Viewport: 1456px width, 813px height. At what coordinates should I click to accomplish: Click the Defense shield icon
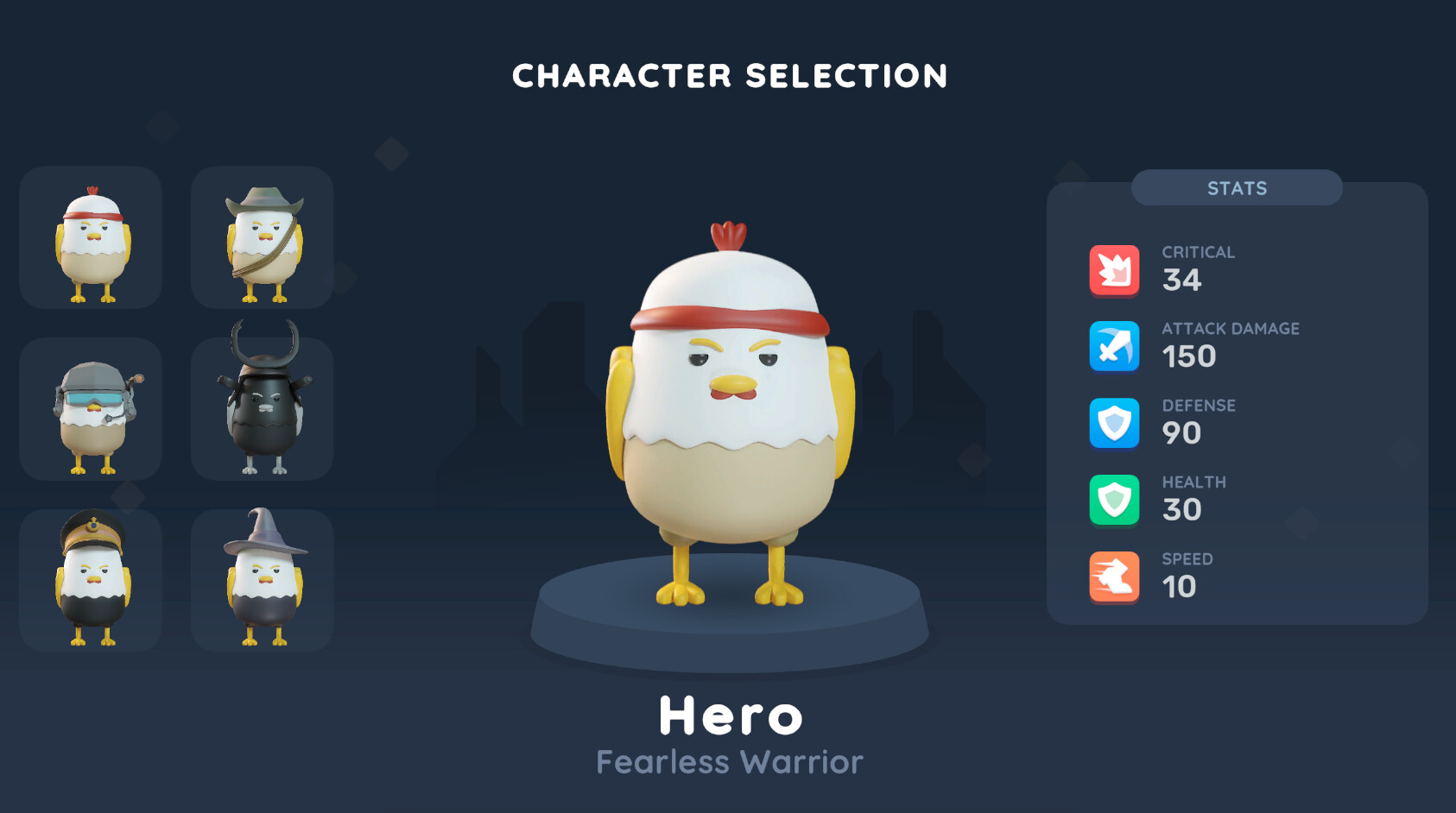click(1114, 423)
